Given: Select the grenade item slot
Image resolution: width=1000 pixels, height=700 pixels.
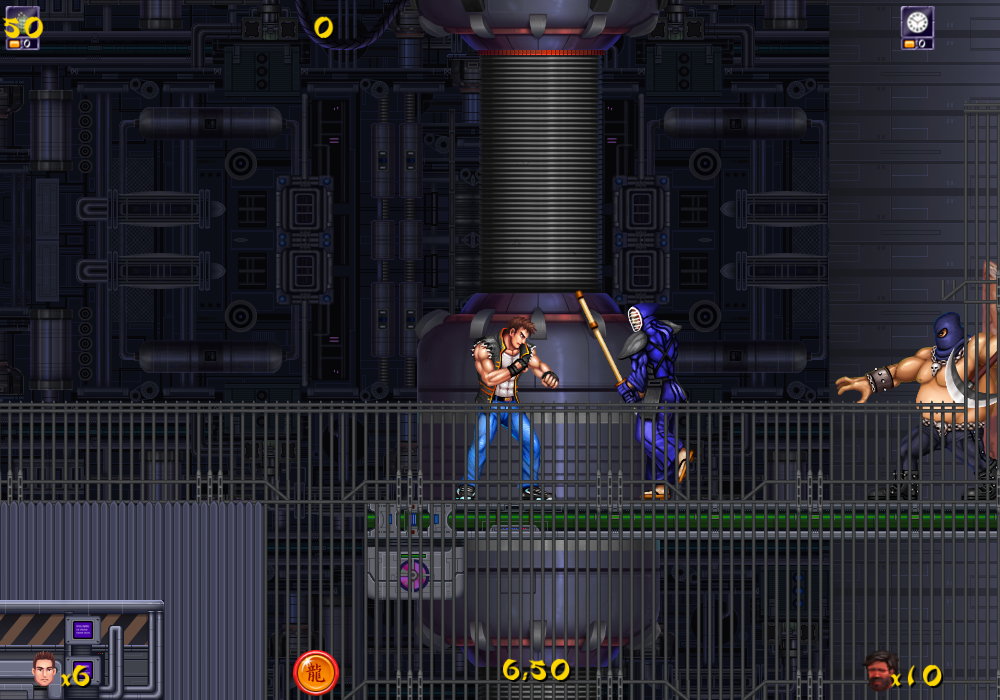Looking at the screenshot, I should point(22,22).
